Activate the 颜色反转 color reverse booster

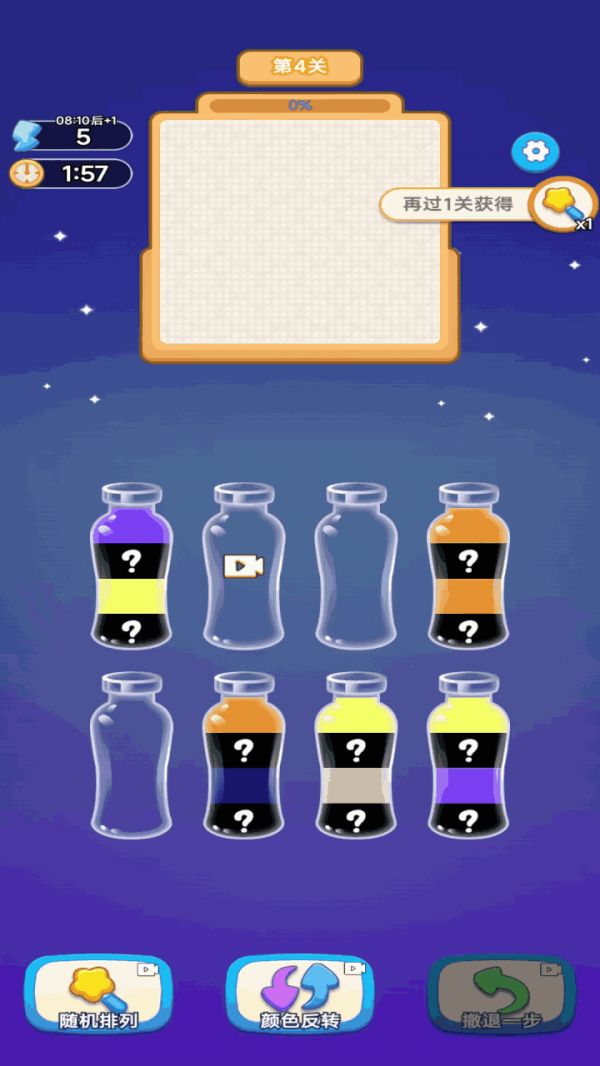pos(299,993)
